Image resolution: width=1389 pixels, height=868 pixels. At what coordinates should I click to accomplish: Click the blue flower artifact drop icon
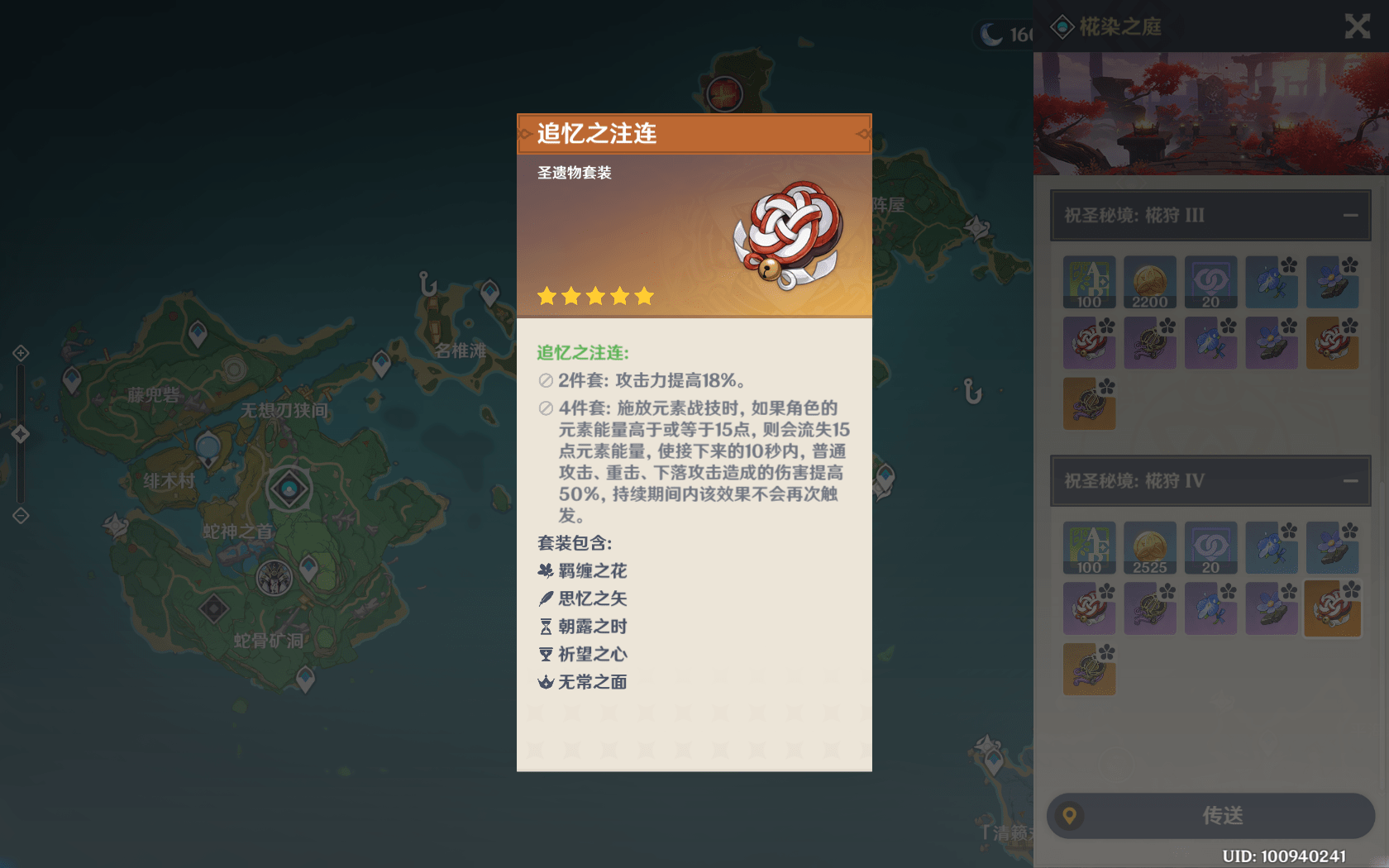[x=1271, y=284]
